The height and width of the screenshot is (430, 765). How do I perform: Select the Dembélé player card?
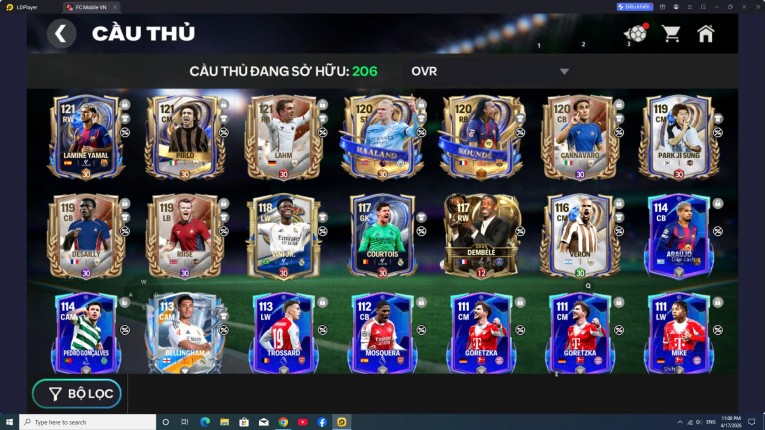tap(481, 236)
